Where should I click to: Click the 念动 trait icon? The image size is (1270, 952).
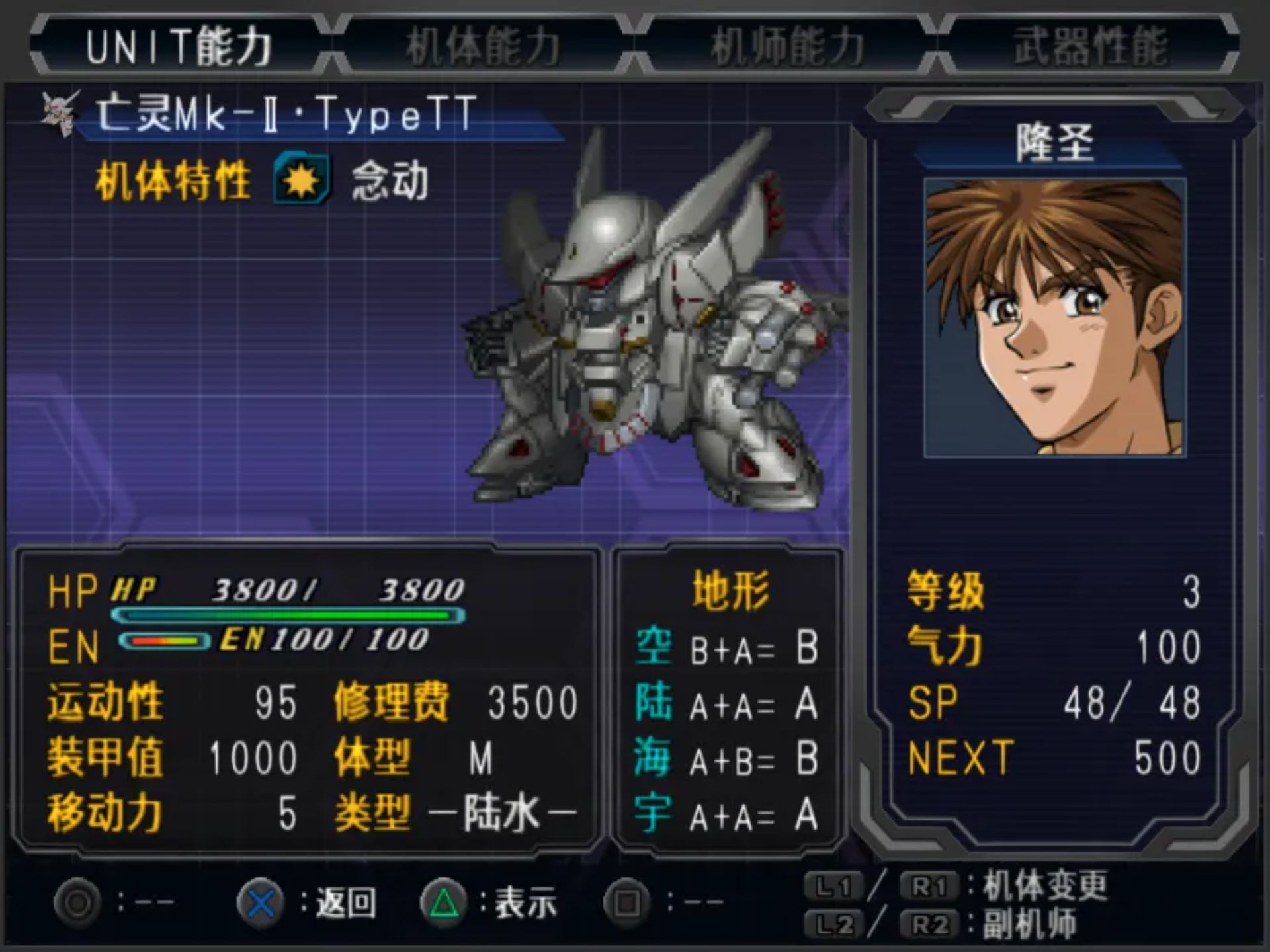click(x=302, y=179)
